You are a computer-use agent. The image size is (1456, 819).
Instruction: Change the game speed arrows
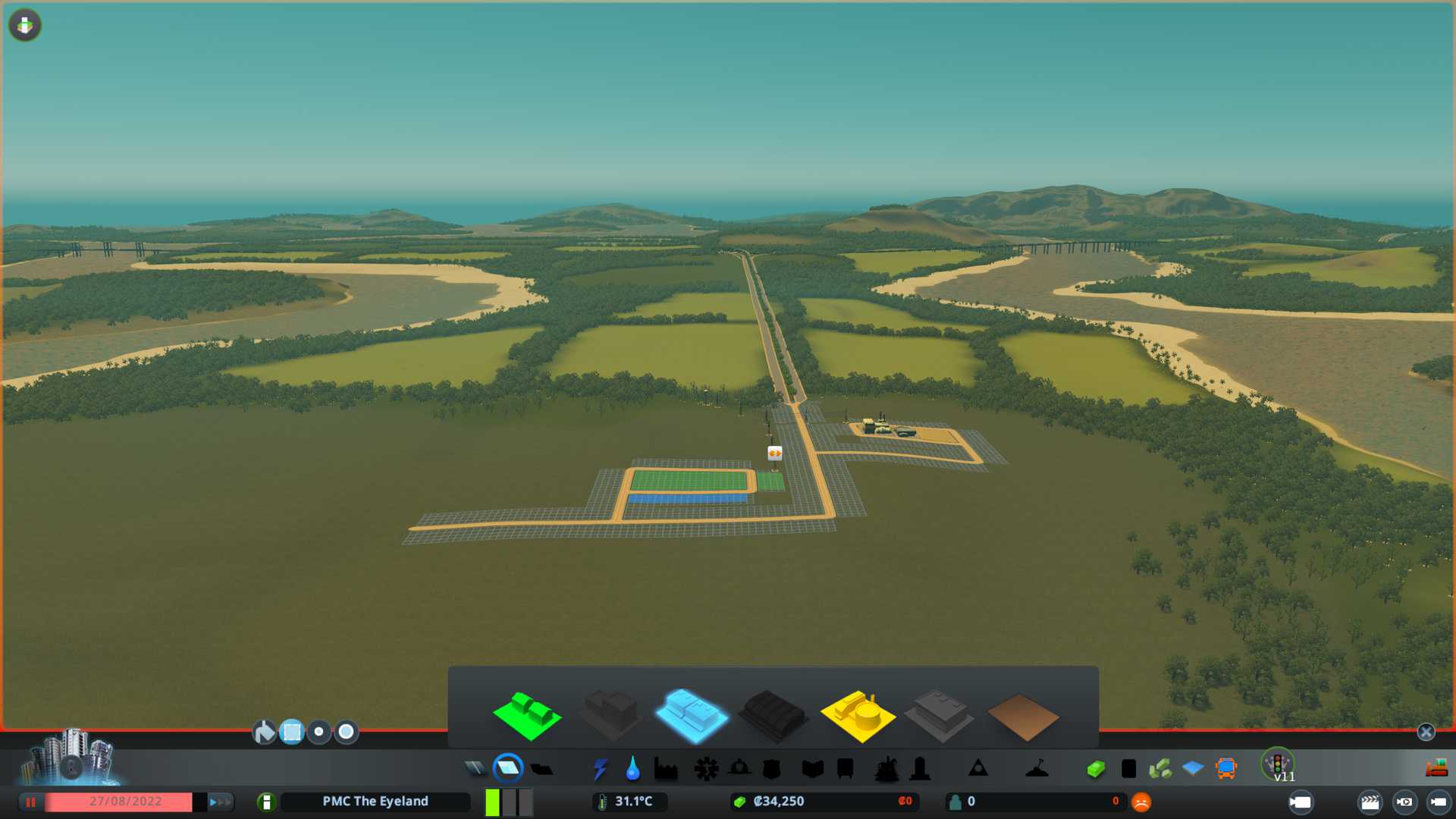click(219, 802)
